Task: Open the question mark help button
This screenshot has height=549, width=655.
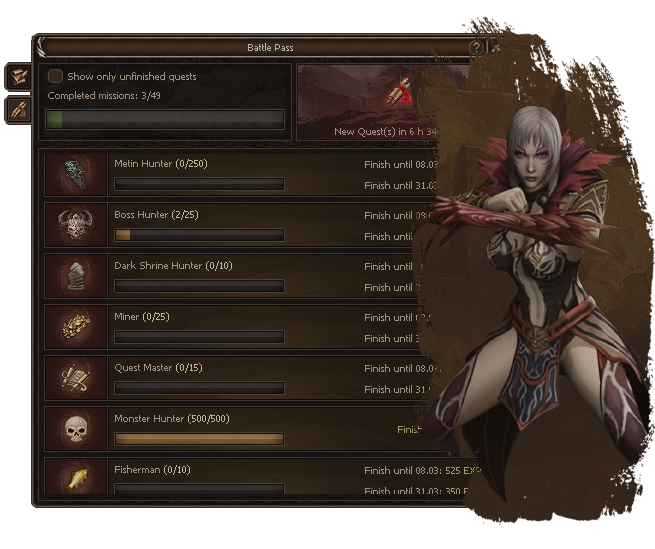Action: click(476, 47)
